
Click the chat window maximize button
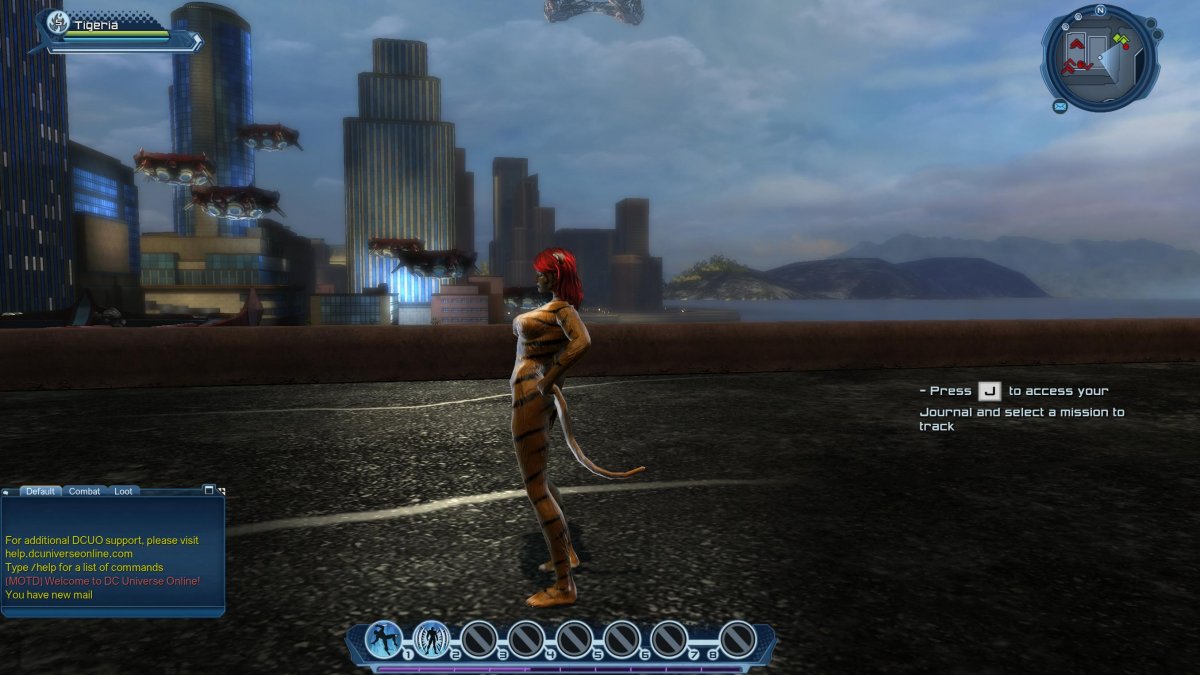click(x=208, y=490)
